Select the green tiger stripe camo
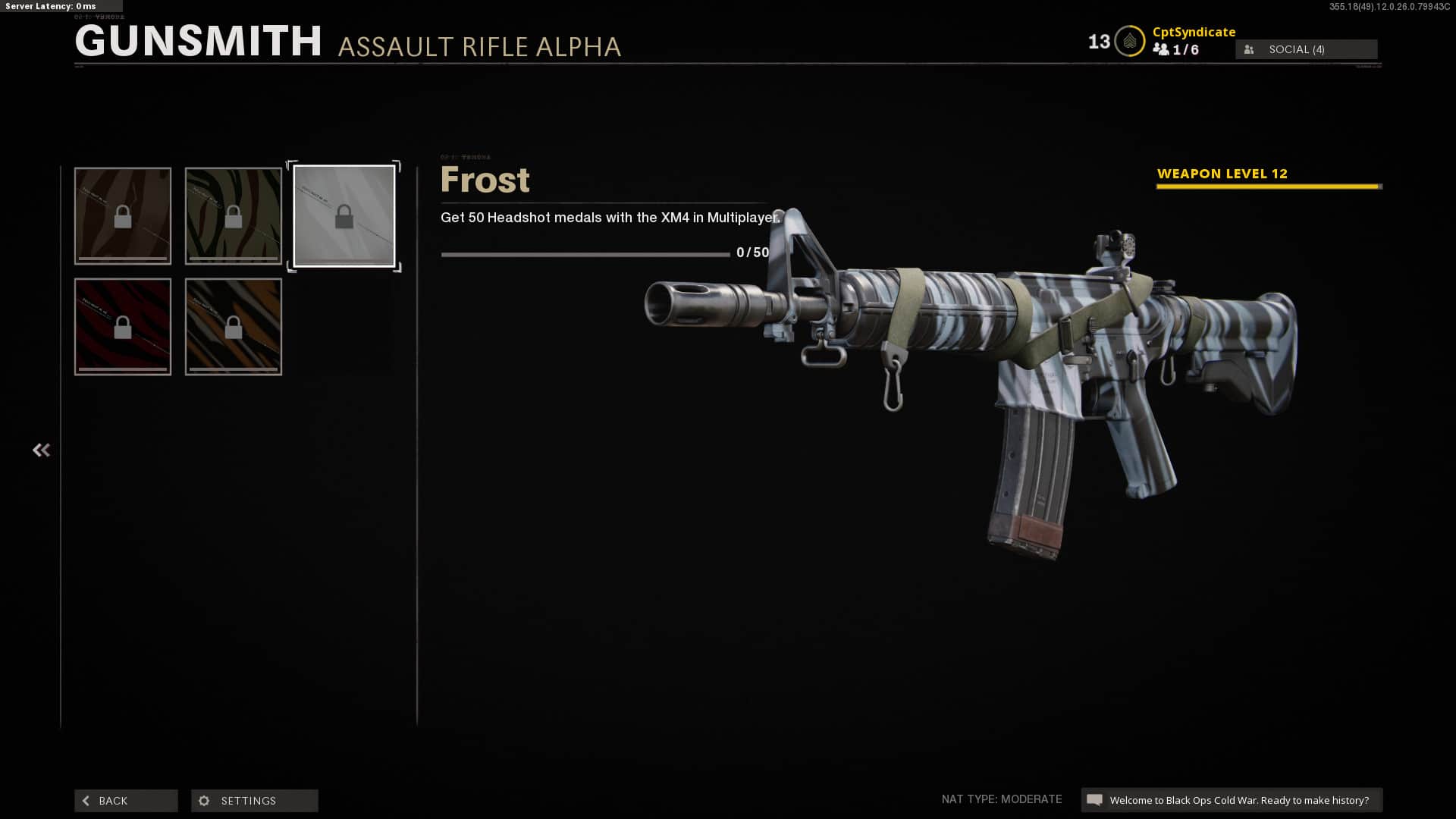This screenshot has height=819, width=1456. coord(234,216)
